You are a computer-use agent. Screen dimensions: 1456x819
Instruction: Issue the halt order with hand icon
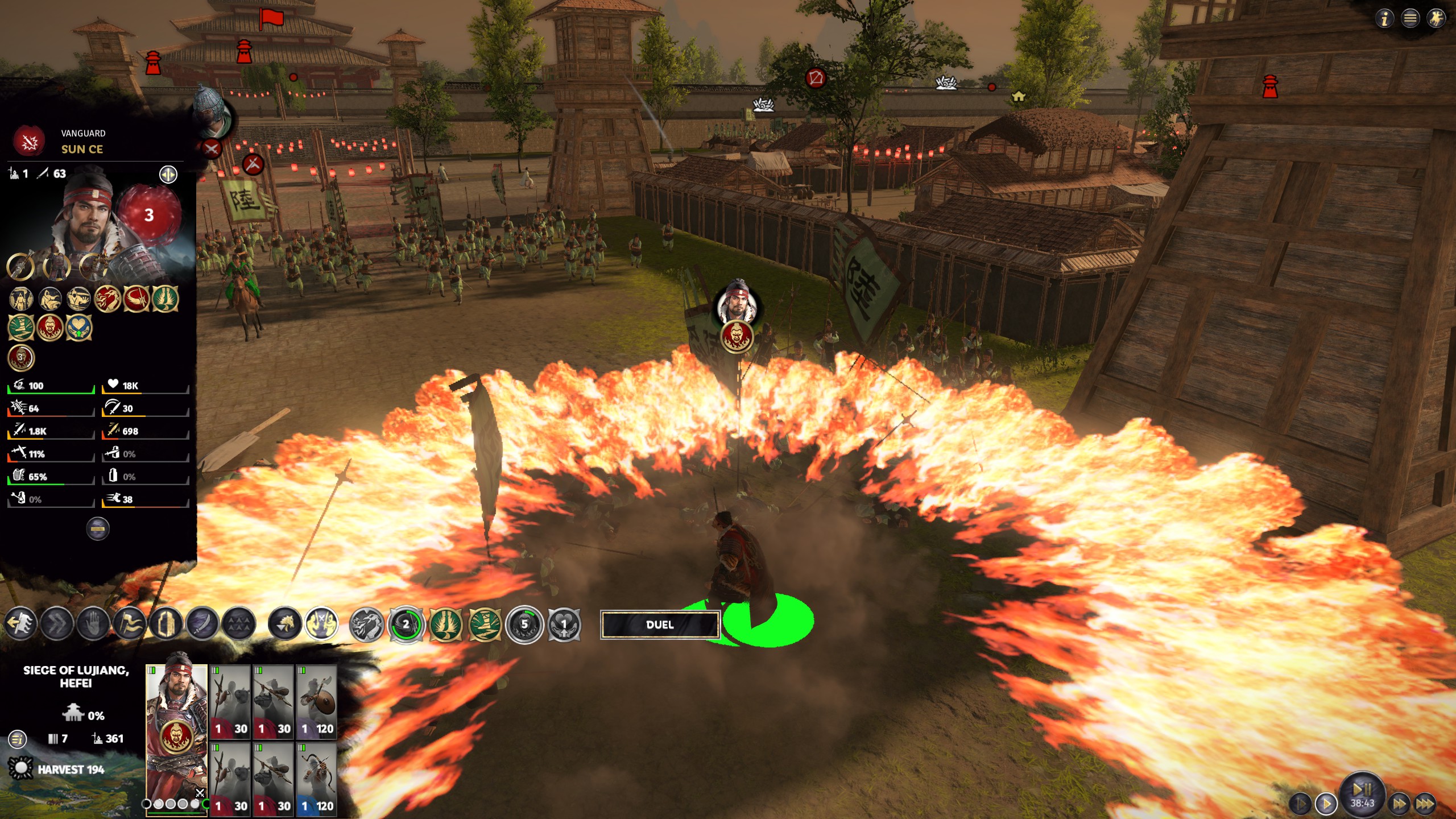tap(93, 624)
